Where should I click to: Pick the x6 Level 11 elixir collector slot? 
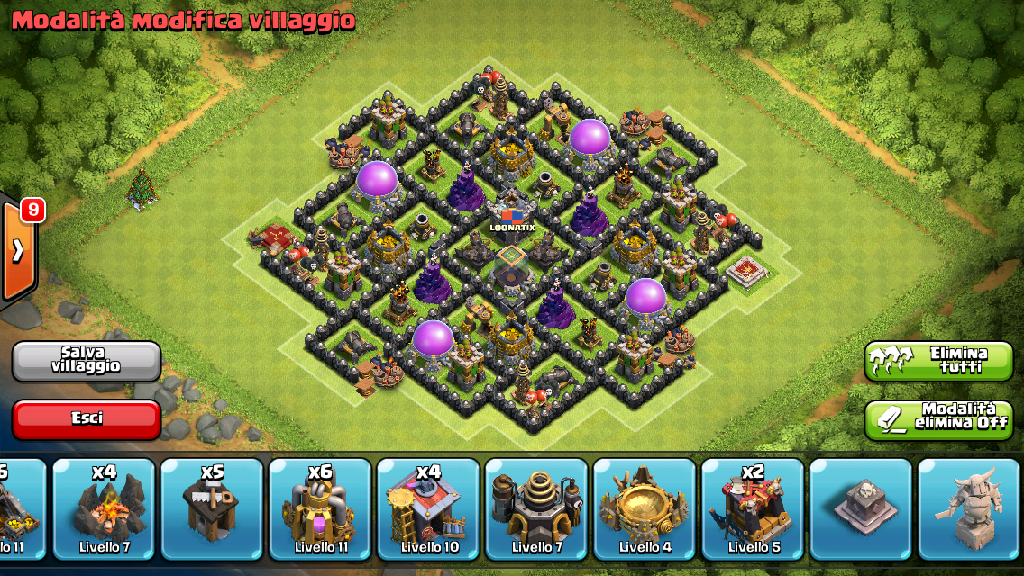pyautogui.click(x=320, y=509)
